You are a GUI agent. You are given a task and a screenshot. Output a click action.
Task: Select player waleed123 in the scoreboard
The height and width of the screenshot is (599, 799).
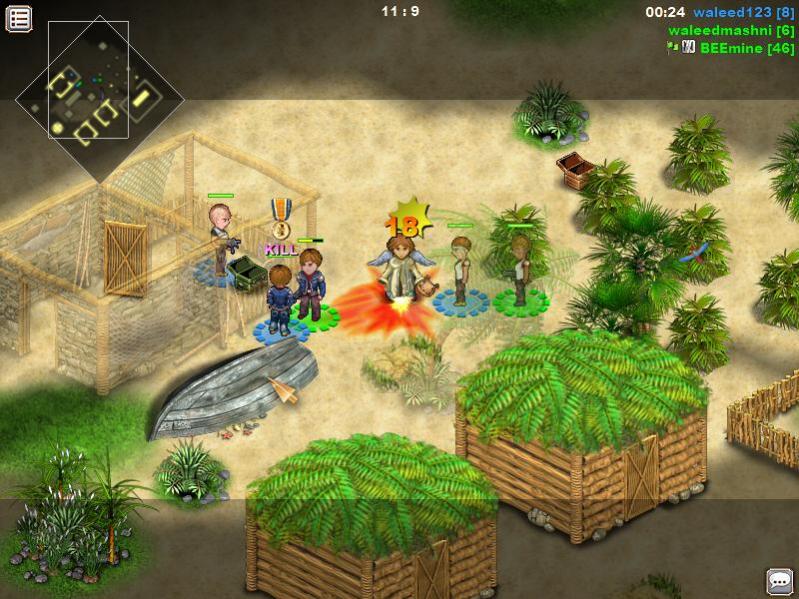click(x=744, y=13)
